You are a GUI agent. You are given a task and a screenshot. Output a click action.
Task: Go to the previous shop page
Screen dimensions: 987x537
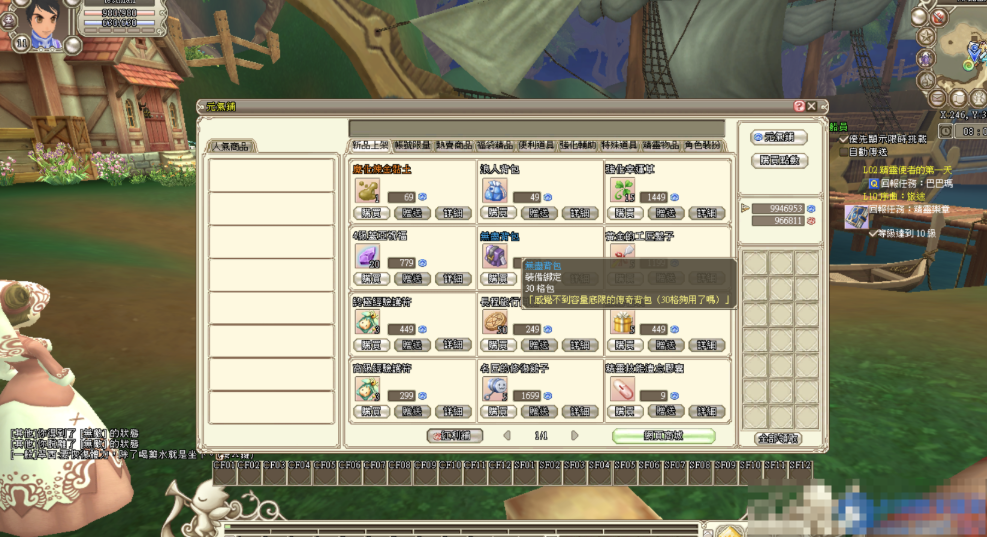pos(507,436)
